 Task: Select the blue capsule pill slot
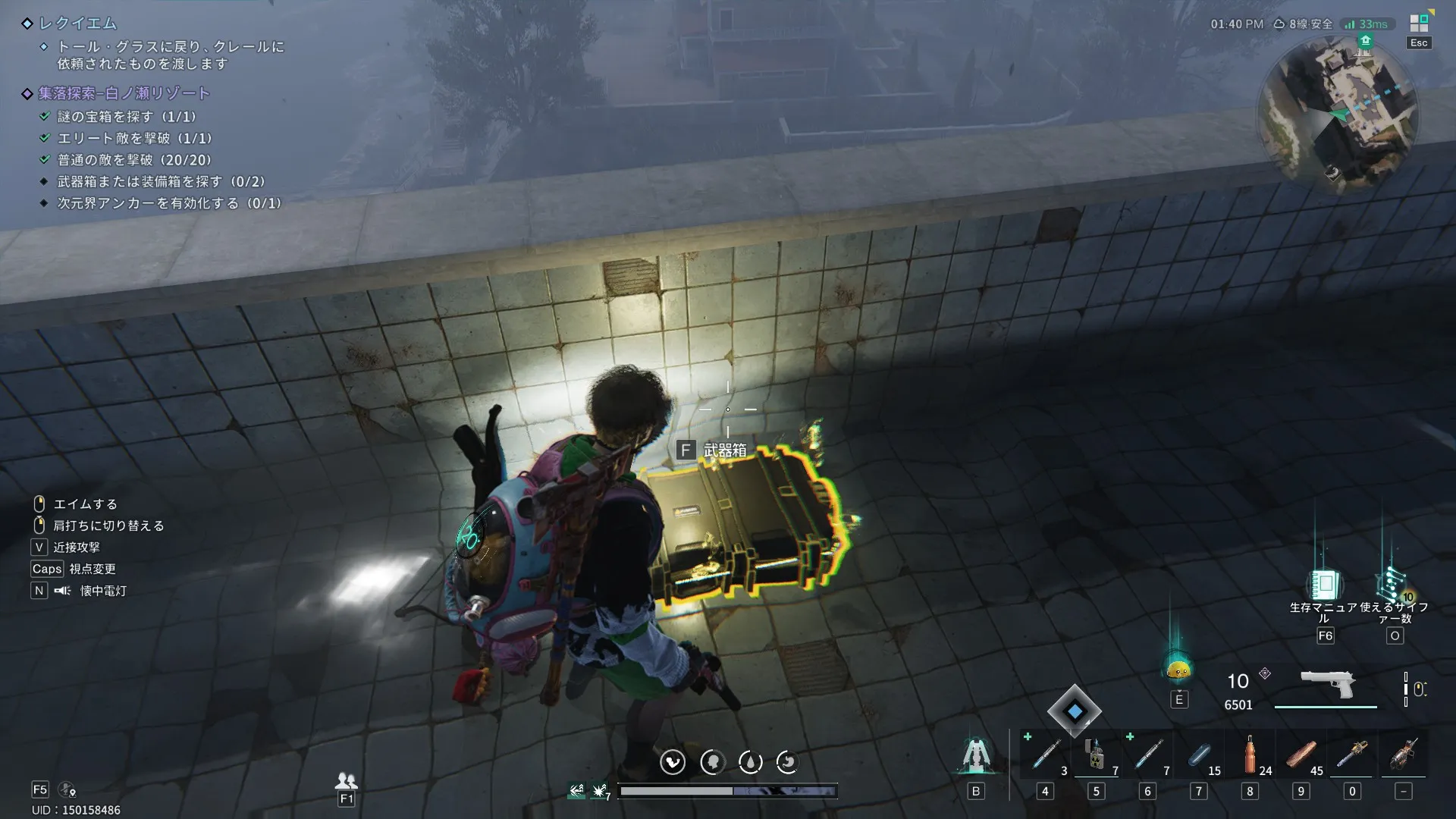1198,755
